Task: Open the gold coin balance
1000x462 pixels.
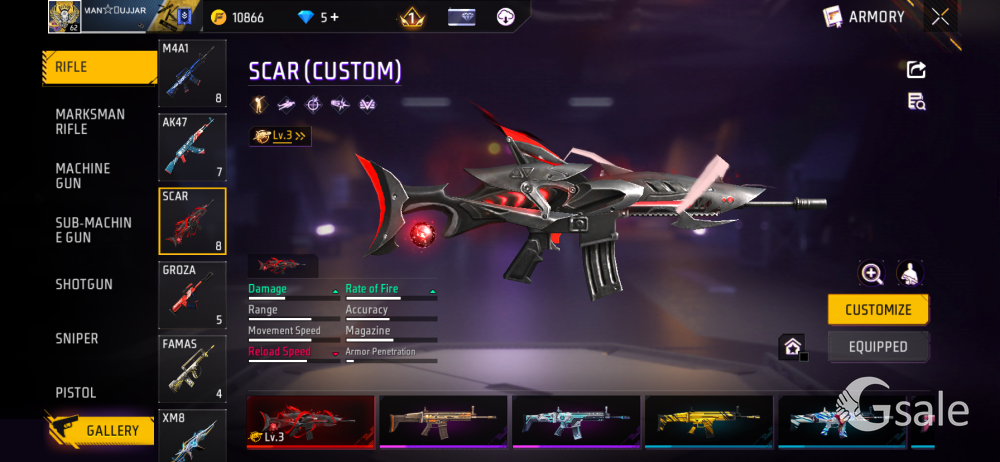Action: pos(238,17)
